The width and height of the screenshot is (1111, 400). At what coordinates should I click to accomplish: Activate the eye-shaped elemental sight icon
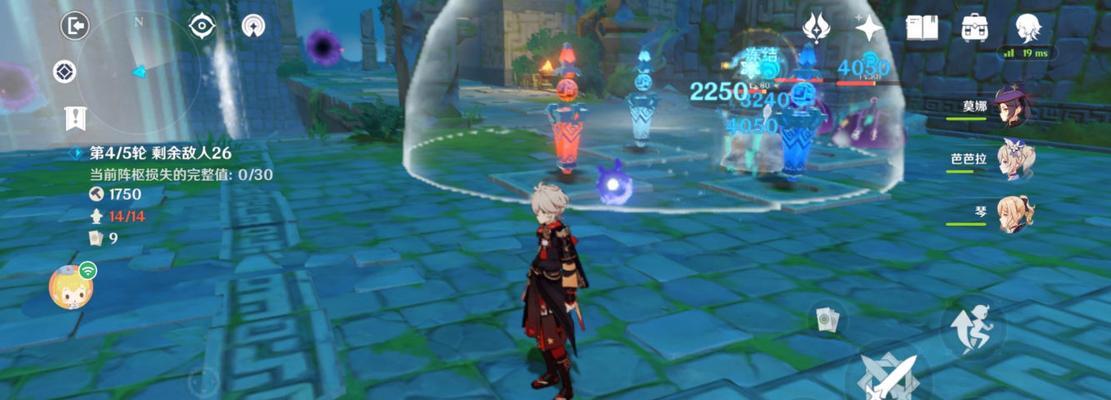point(203,26)
